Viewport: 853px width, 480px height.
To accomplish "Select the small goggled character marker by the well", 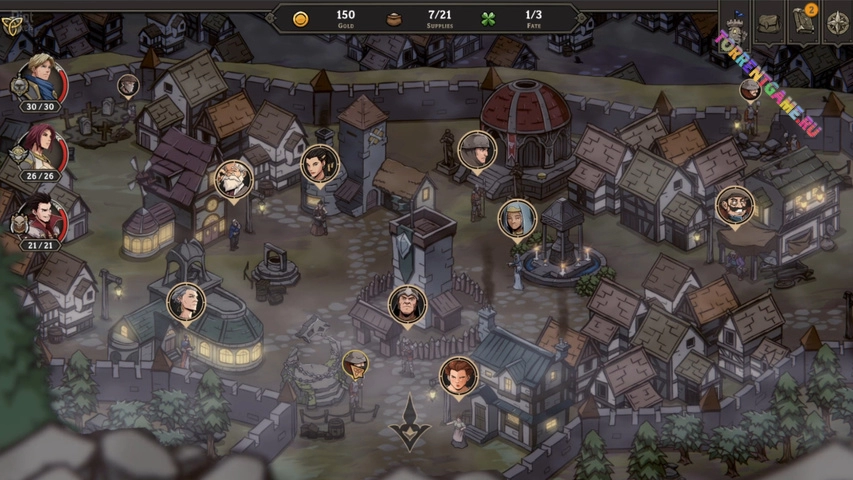I will pos(354,364).
